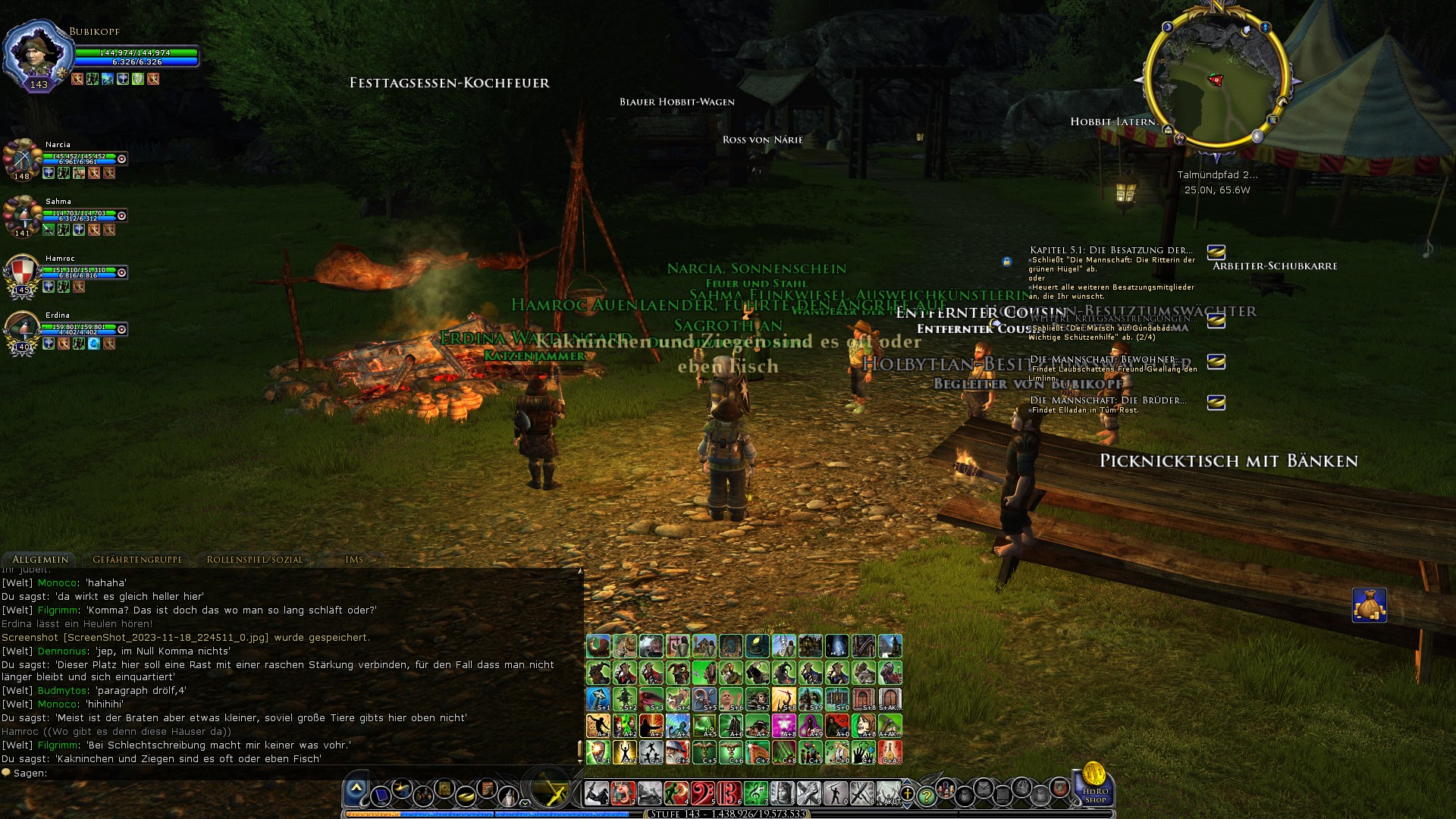Click the moon time-of-day icon on the minimap
The image size is (1456, 819).
tap(1168, 27)
